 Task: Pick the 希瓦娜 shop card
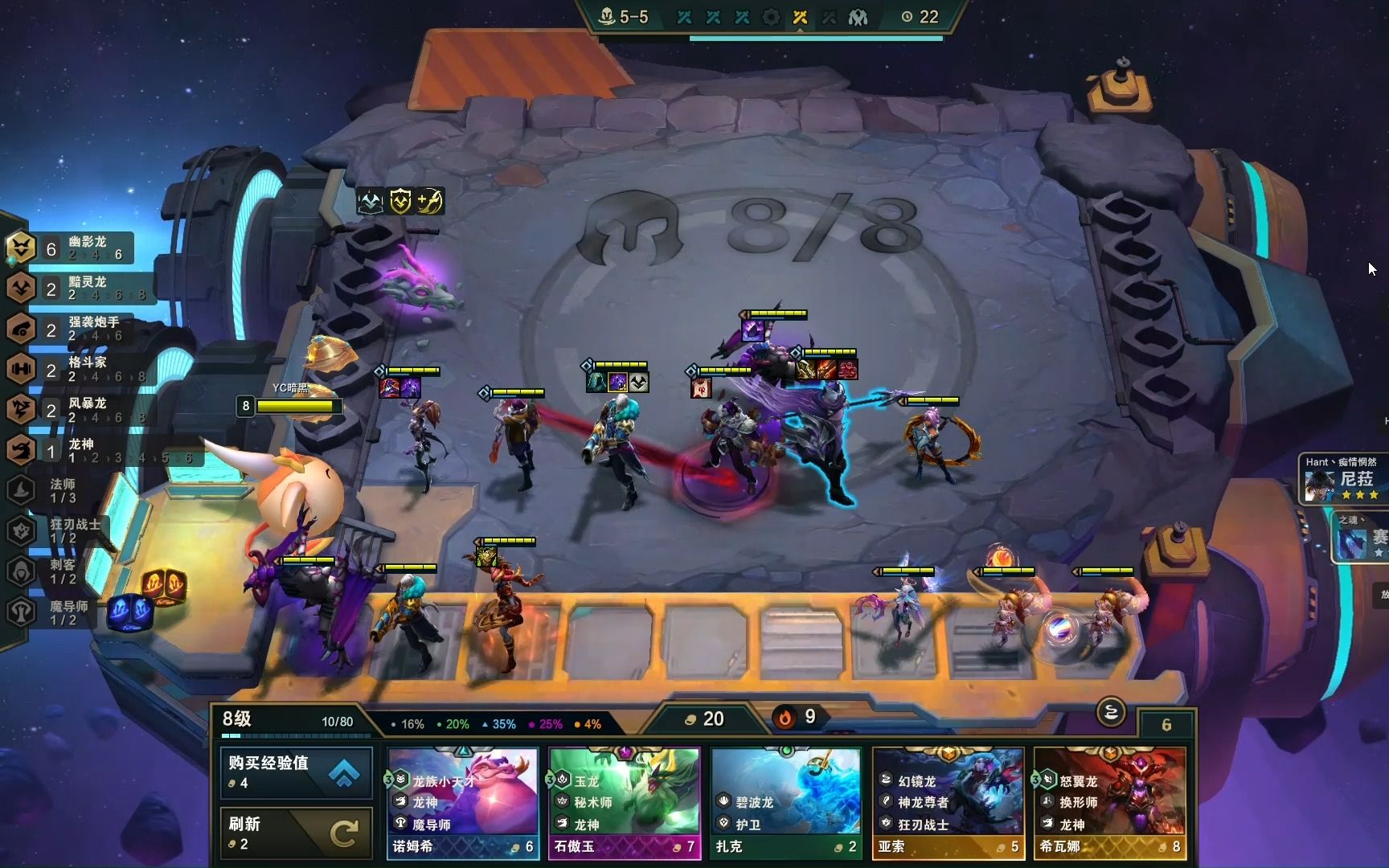pos(1109,803)
